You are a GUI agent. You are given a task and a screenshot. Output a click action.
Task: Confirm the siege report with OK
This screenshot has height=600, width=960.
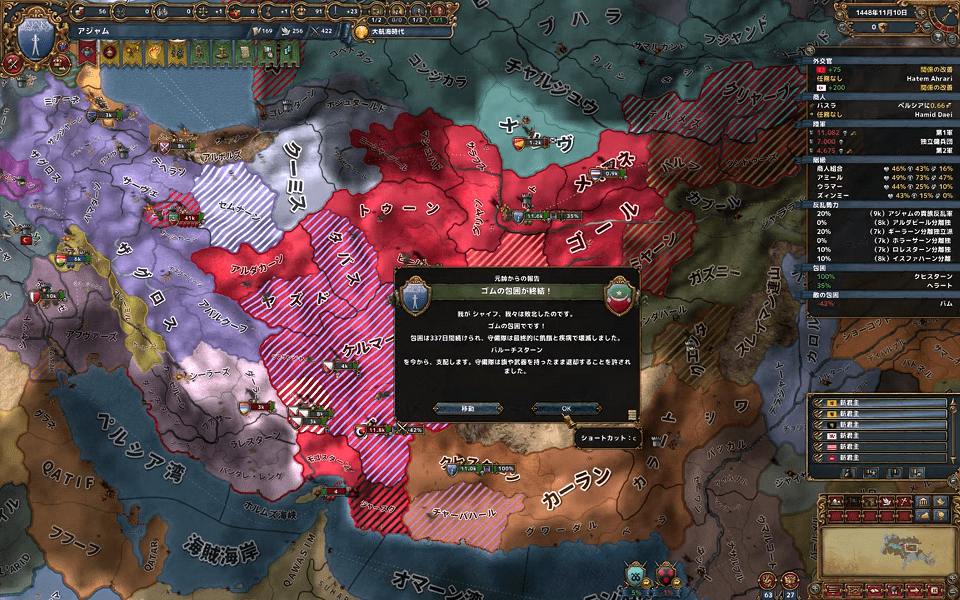coord(566,408)
